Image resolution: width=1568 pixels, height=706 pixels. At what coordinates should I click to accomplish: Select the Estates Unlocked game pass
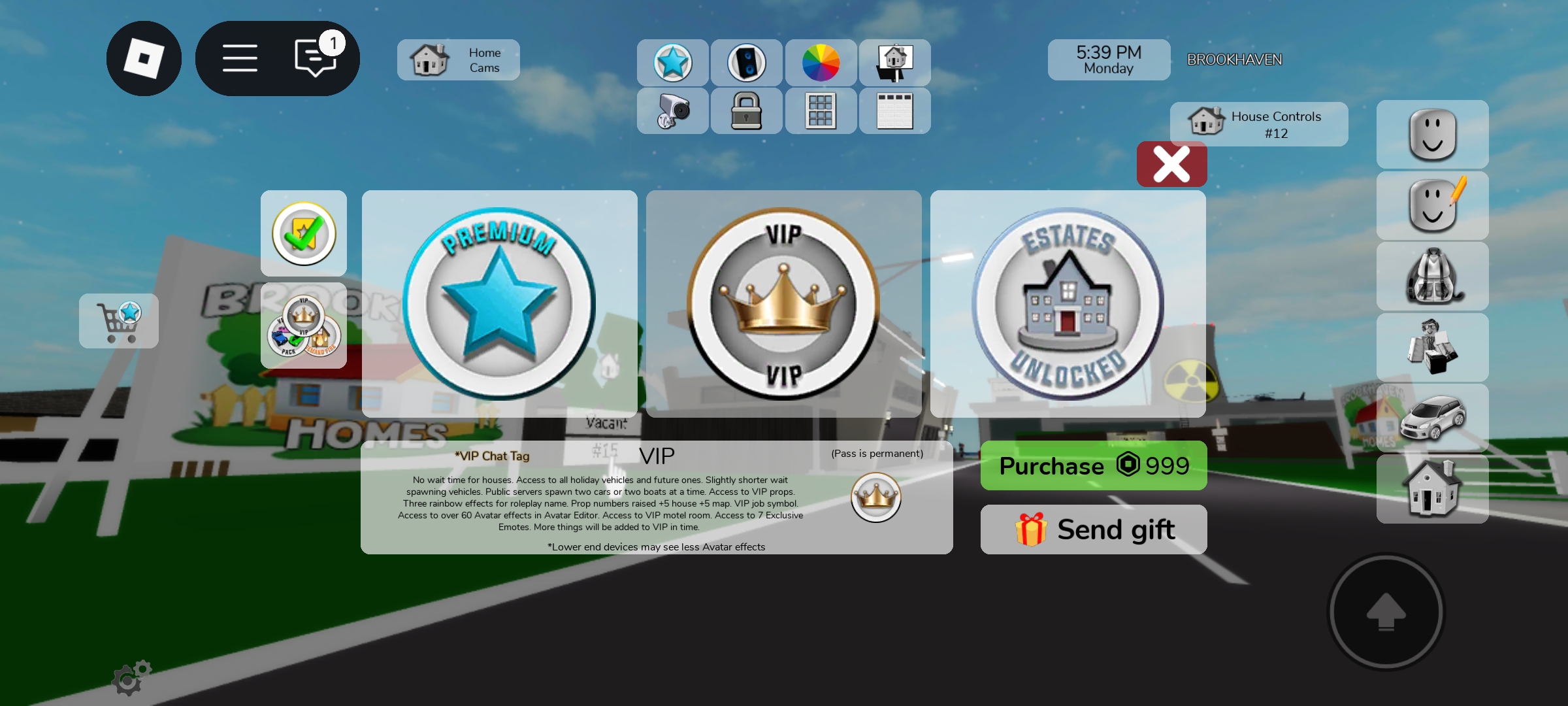(1068, 304)
